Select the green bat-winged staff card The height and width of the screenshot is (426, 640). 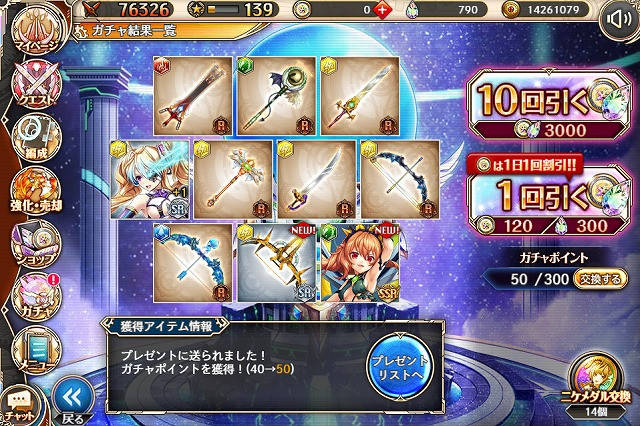276,96
